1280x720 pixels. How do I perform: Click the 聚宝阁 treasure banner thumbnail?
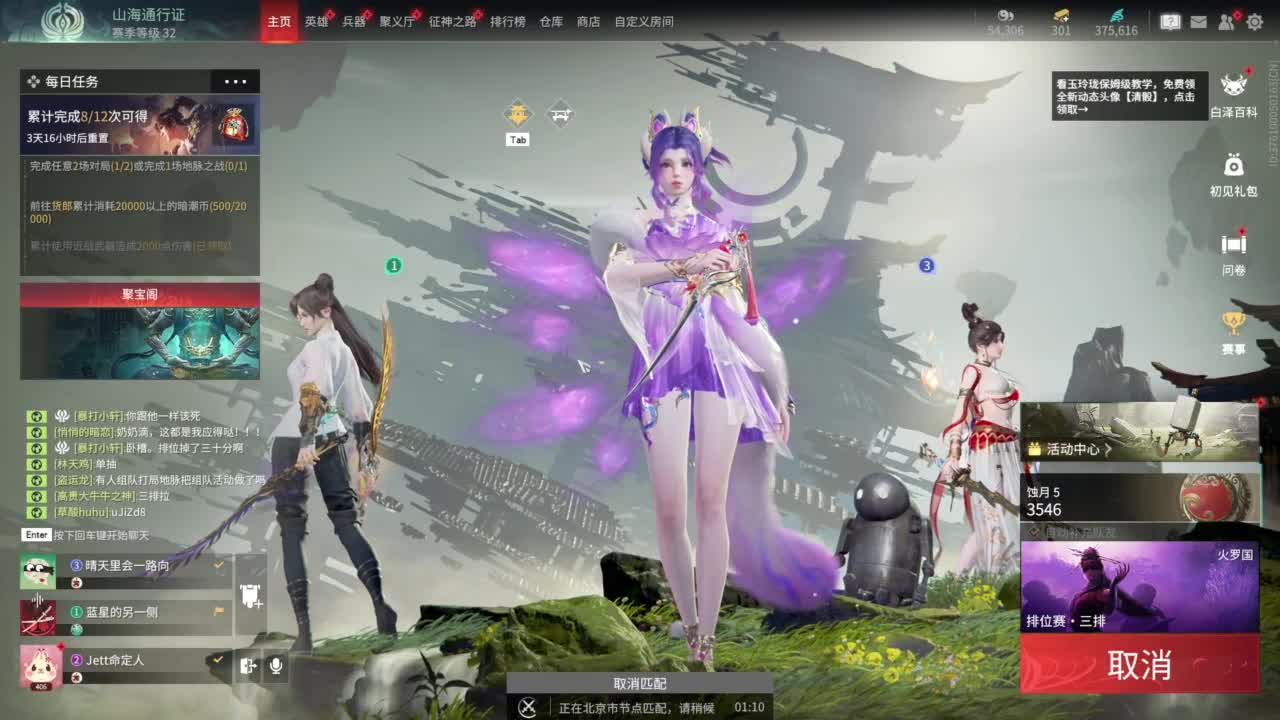[x=139, y=340]
